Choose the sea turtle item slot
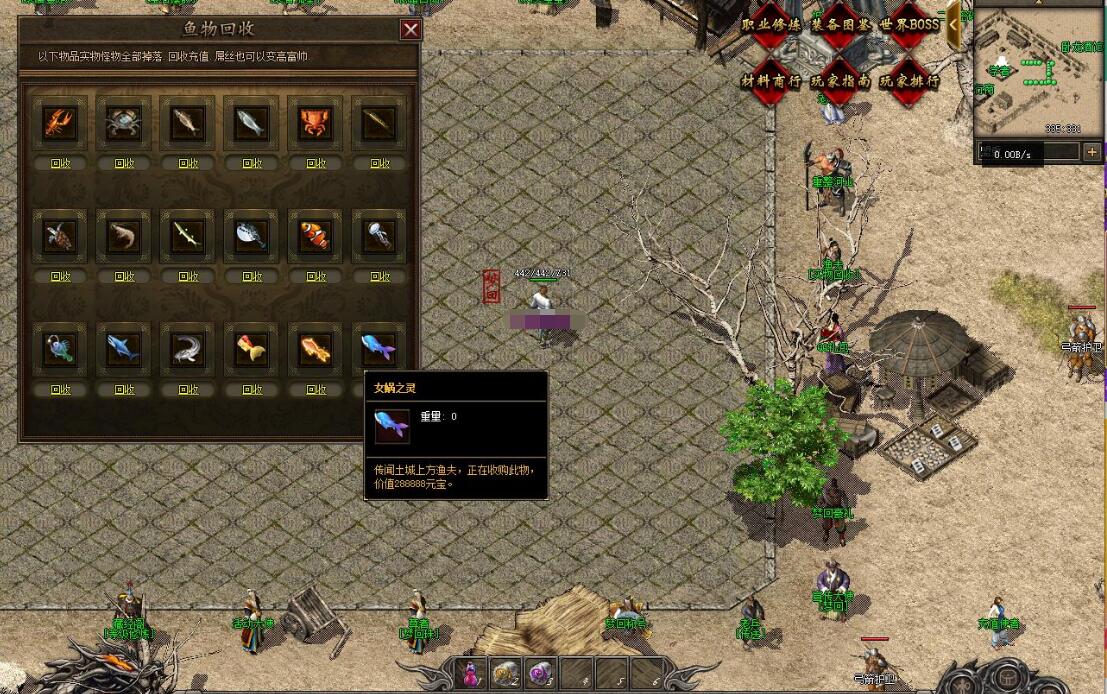 [61, 236]
